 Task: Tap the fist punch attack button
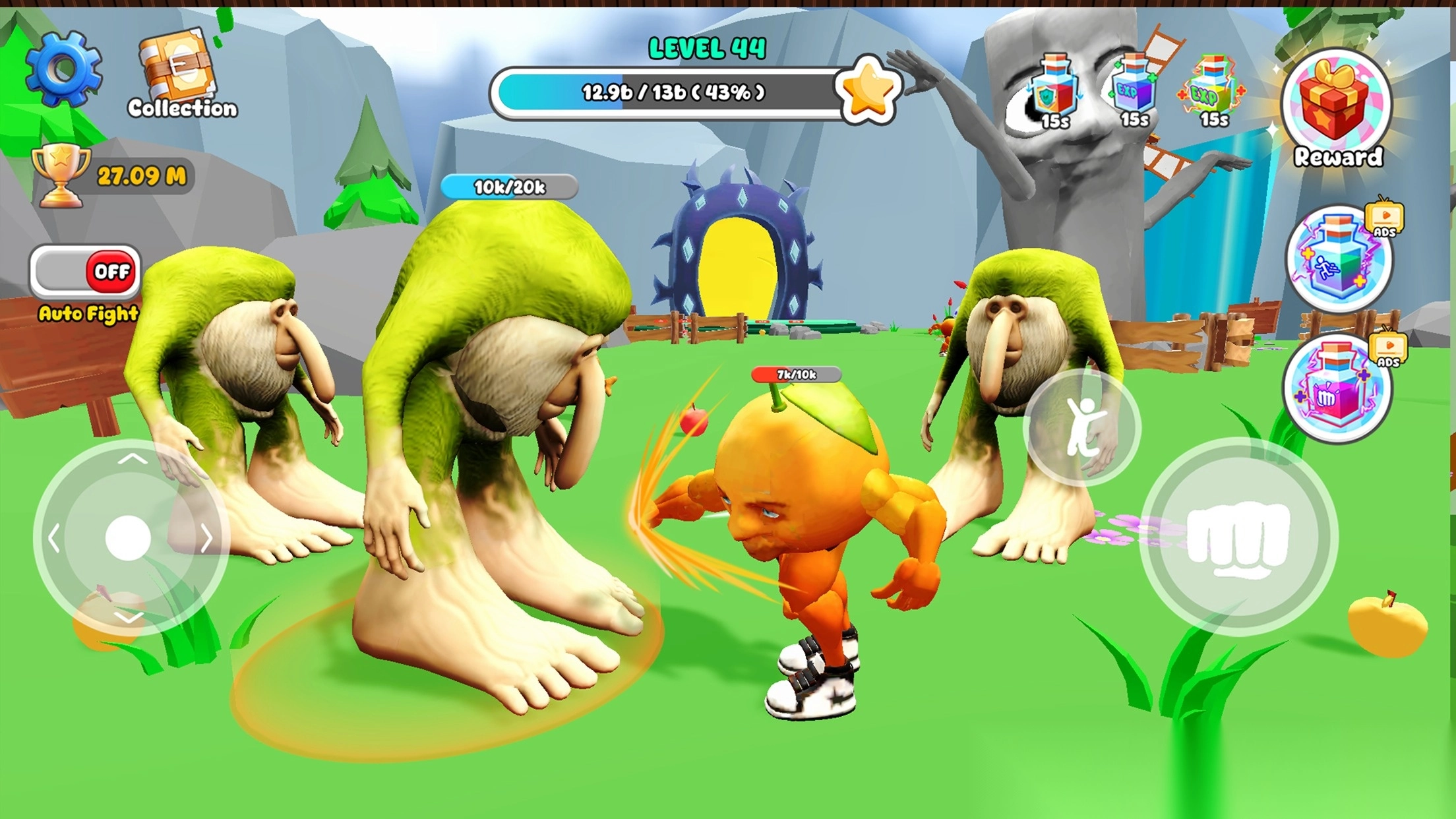click(x=1238, y=537)
